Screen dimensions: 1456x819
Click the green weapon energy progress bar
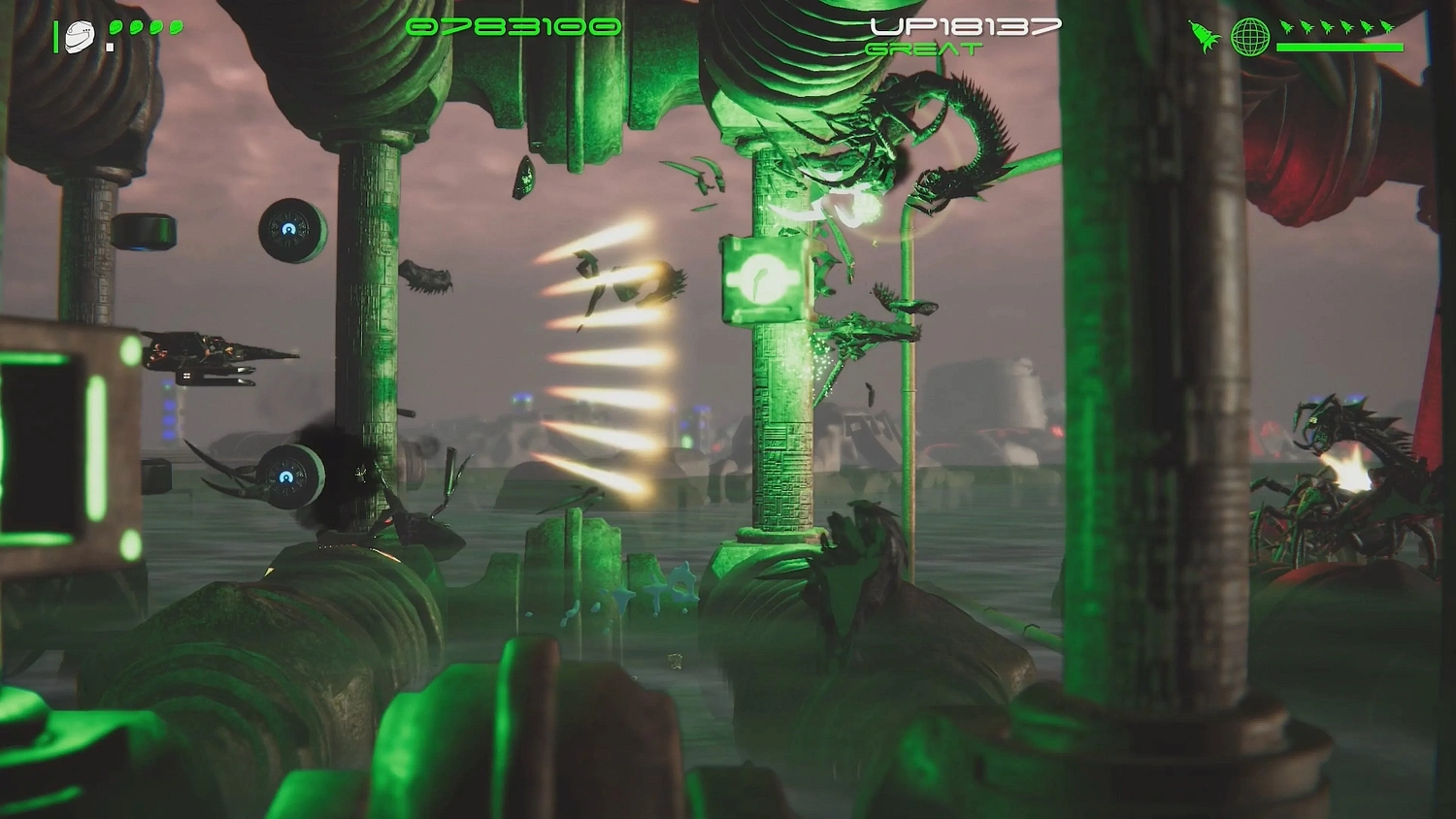coord(1340,47)
